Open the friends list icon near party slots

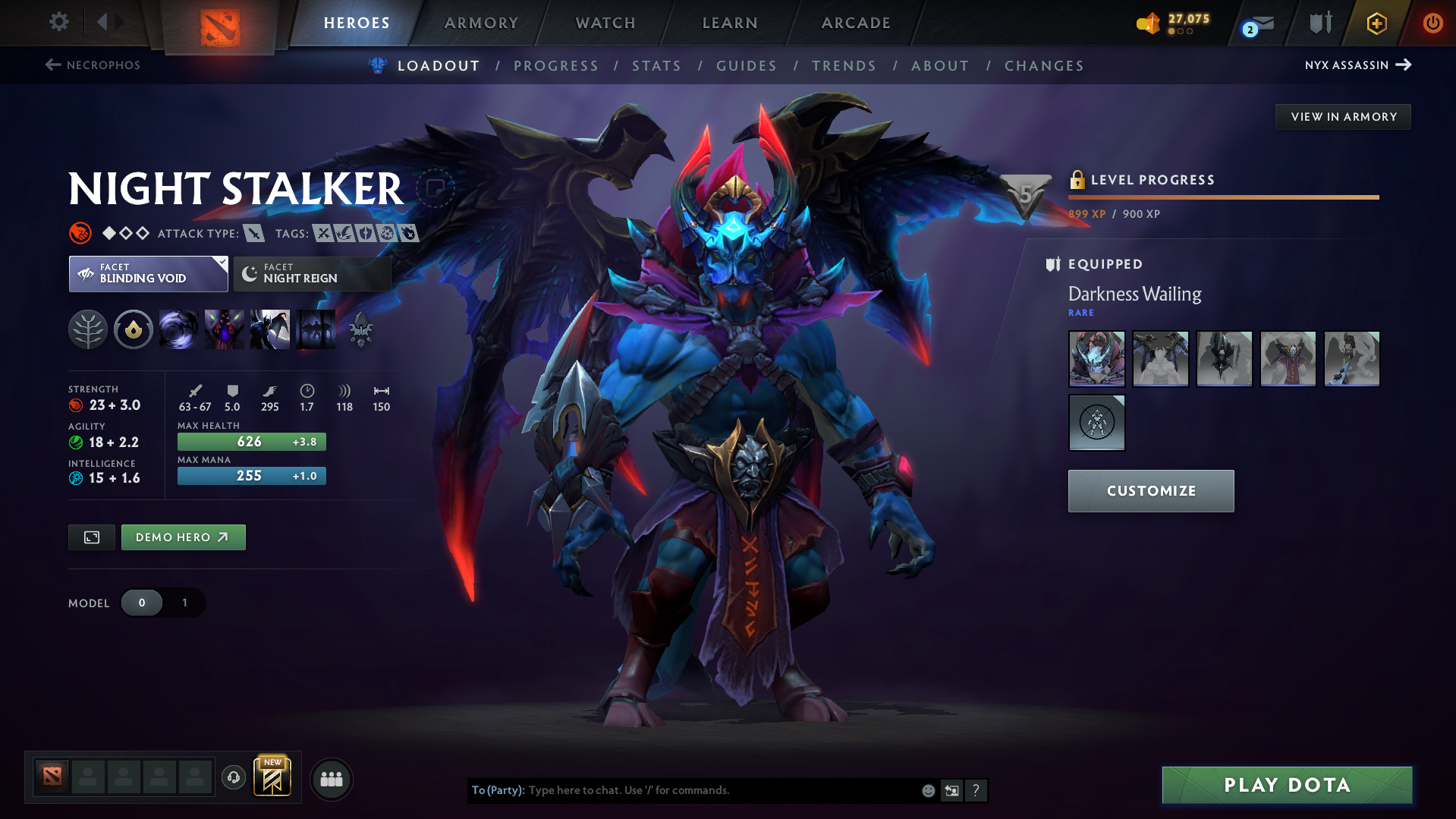pyautogui.click(x=332, y=779)
